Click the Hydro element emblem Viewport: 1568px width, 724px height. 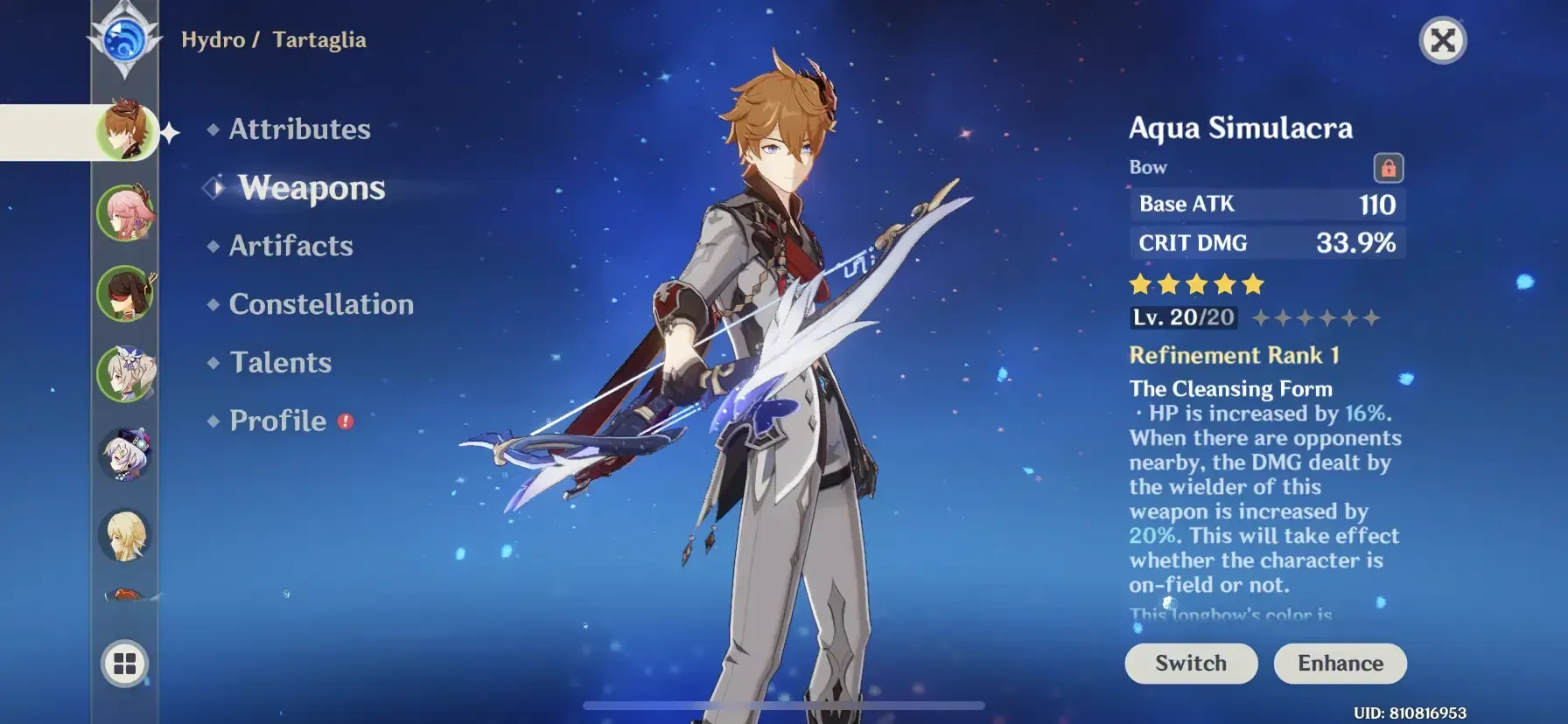124,40
